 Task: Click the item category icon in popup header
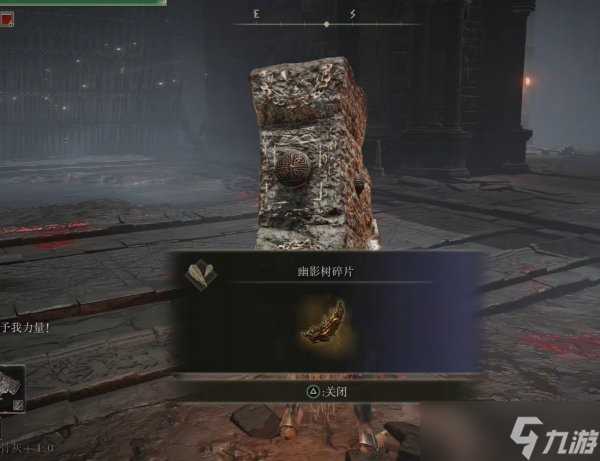[x=197, y=274]
